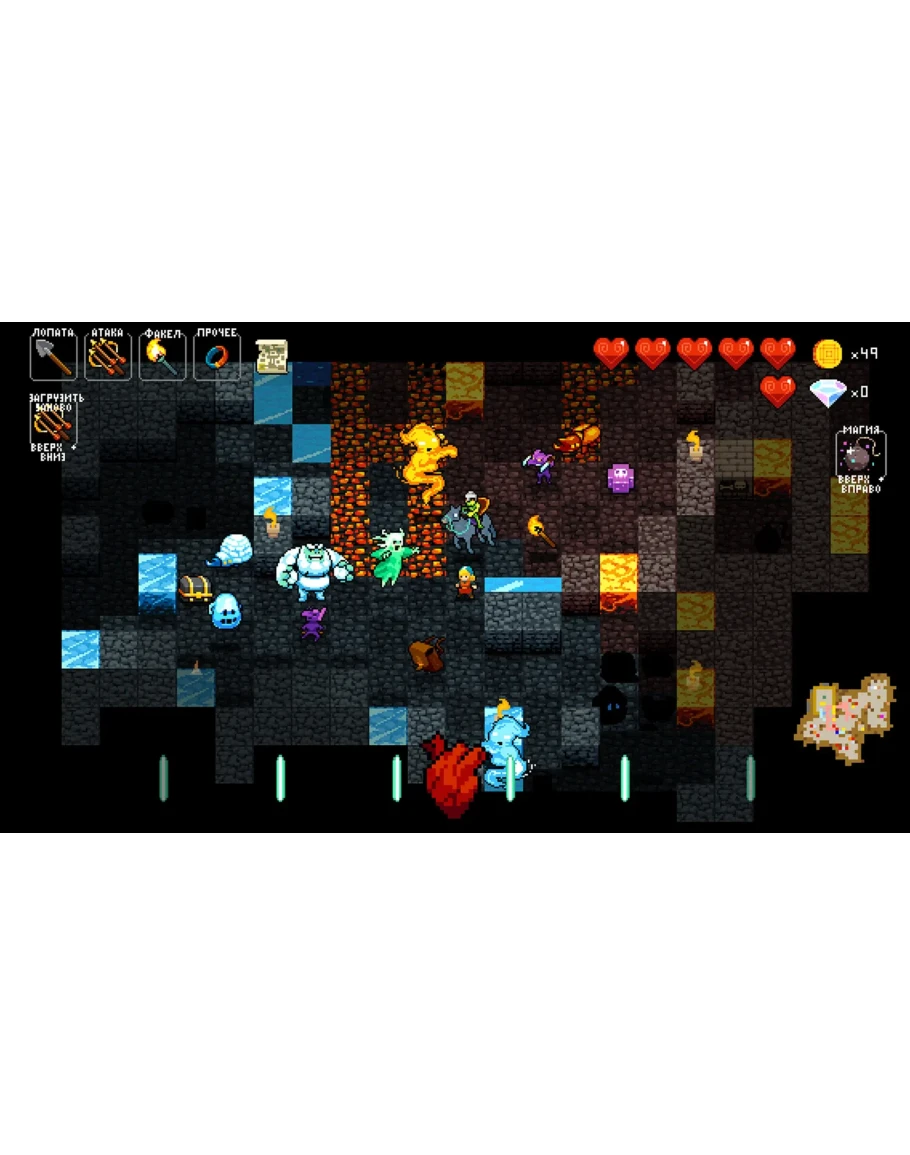Cast the bomb spell in the МАГИЯ slot
Image resolution: width=910 pixels, height=1155 pixels.
click(x=859, y=457)
